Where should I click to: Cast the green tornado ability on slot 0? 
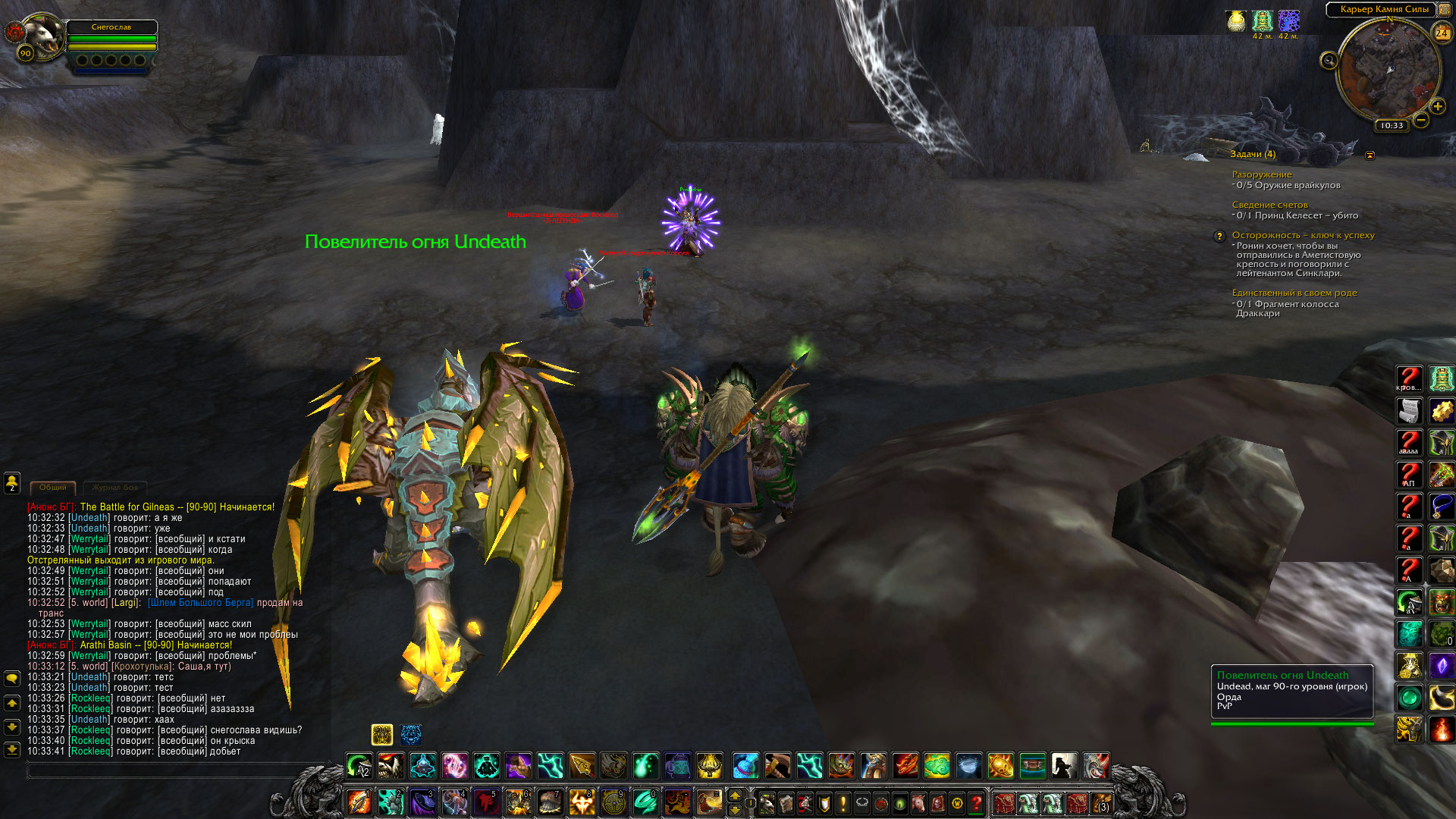[645, 802]
